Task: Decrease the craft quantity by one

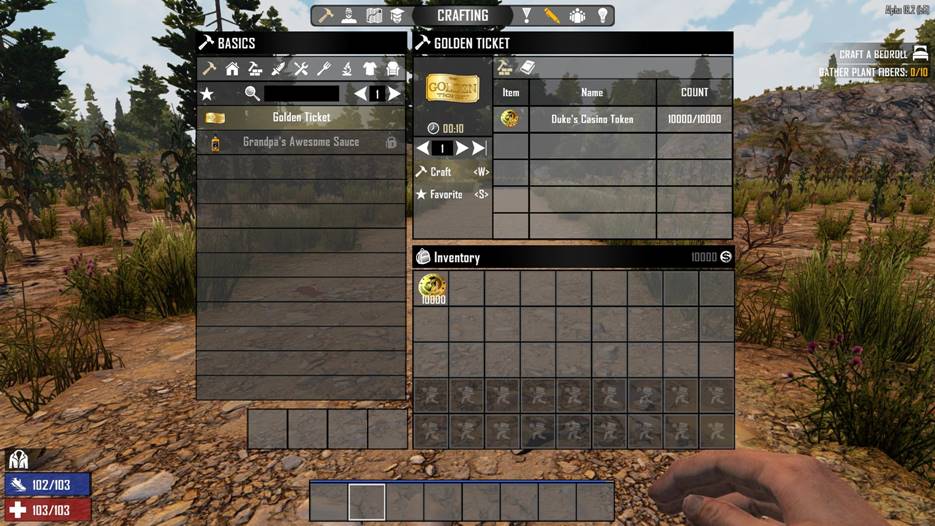Action: tap(423, 148)
